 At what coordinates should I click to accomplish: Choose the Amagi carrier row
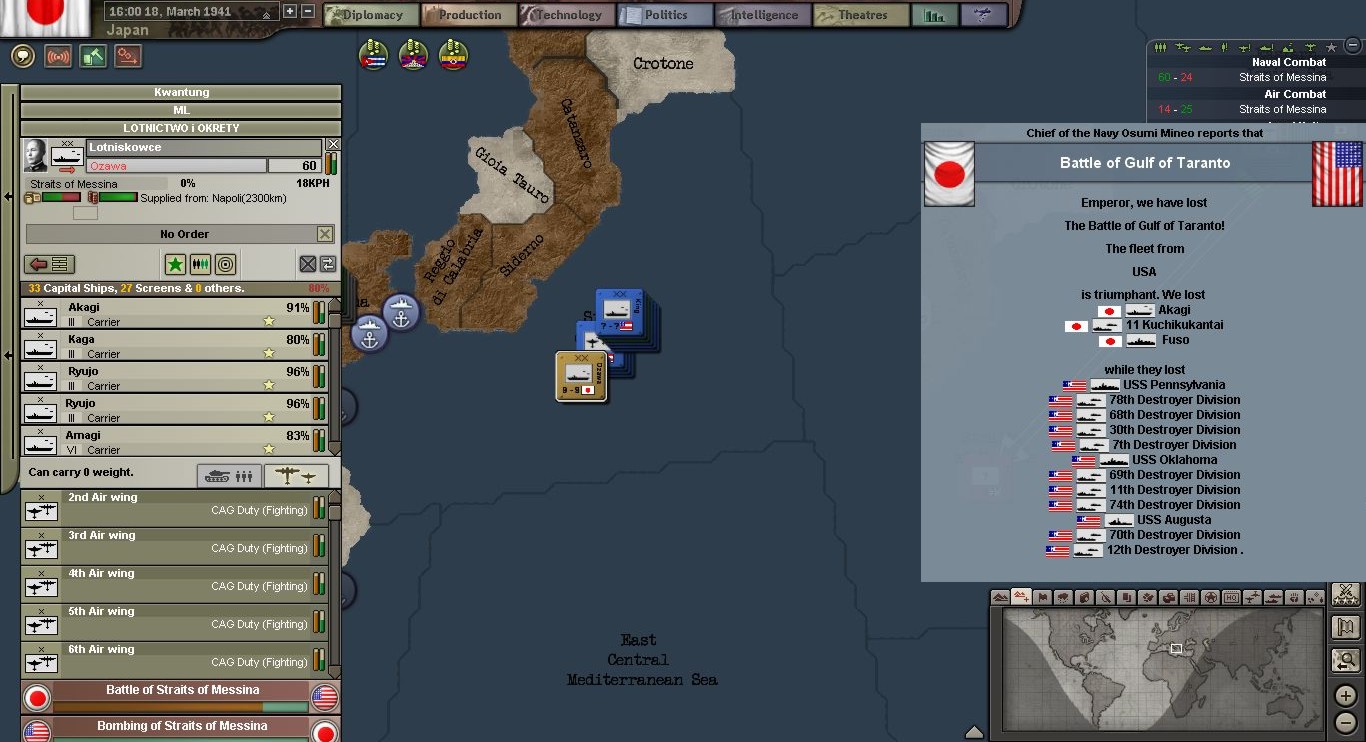(x=170, y=442)
